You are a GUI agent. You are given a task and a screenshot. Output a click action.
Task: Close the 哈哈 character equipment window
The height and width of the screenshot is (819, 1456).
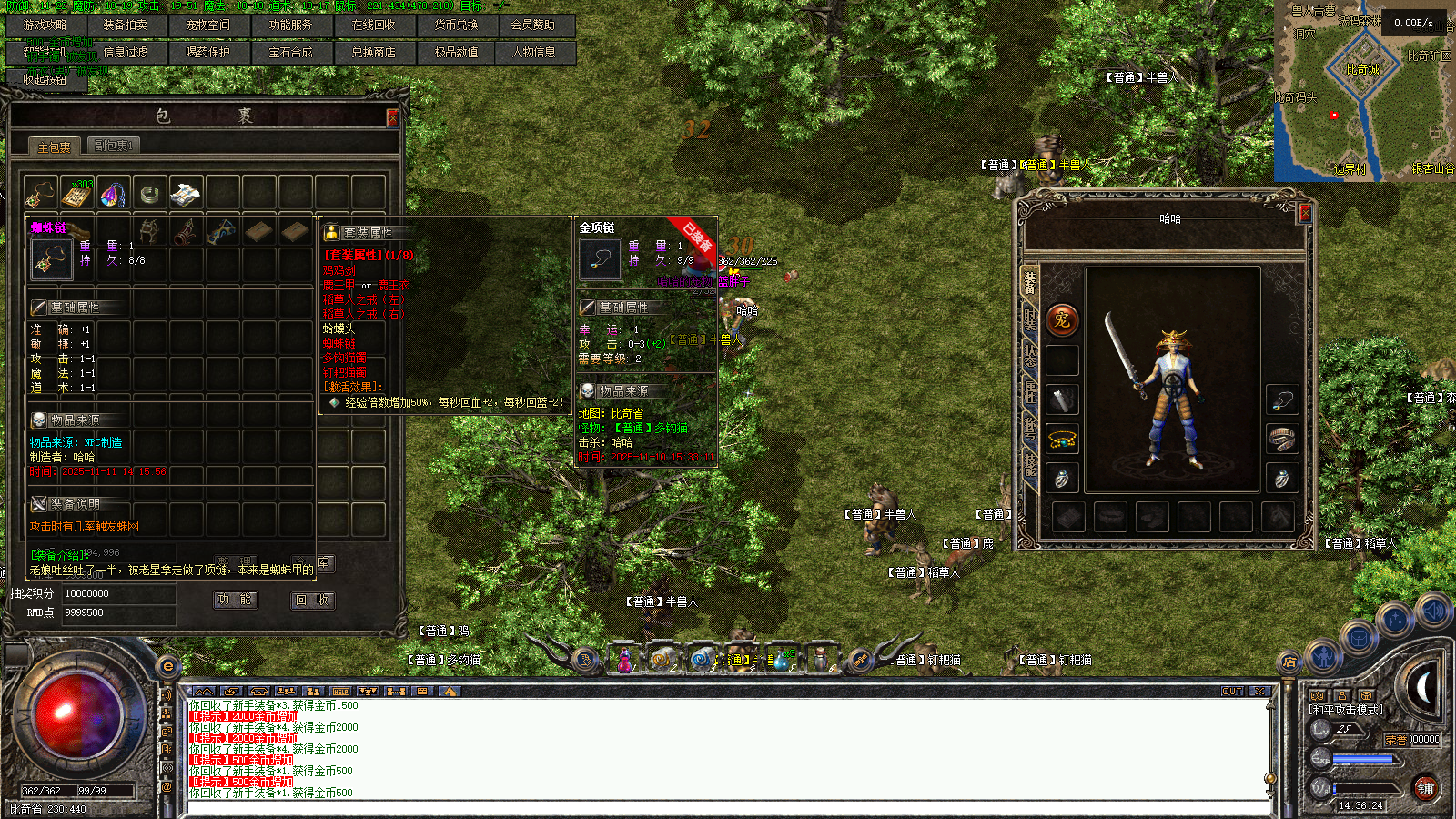coord(1305,213)
